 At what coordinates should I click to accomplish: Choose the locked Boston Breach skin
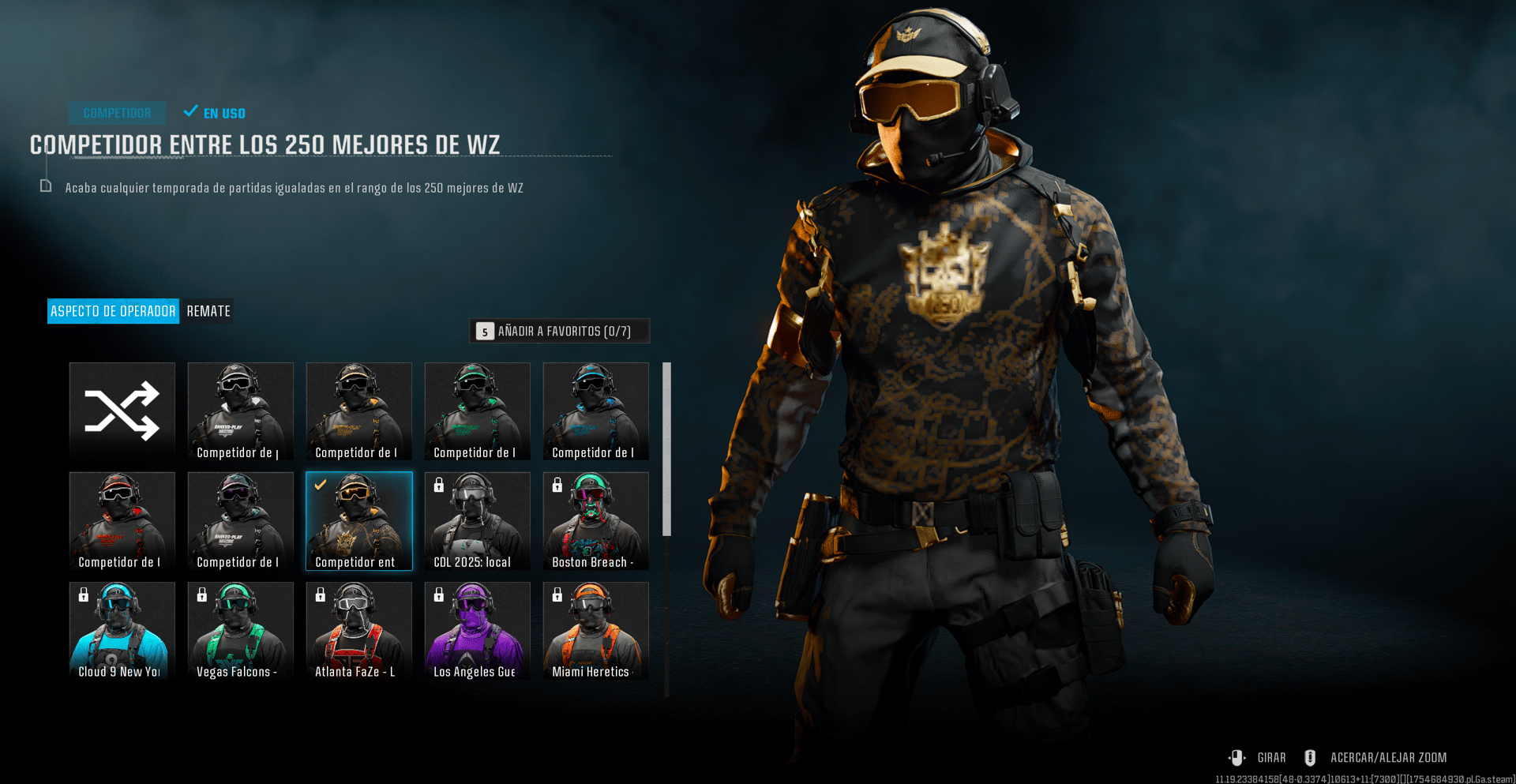point(596,521)
